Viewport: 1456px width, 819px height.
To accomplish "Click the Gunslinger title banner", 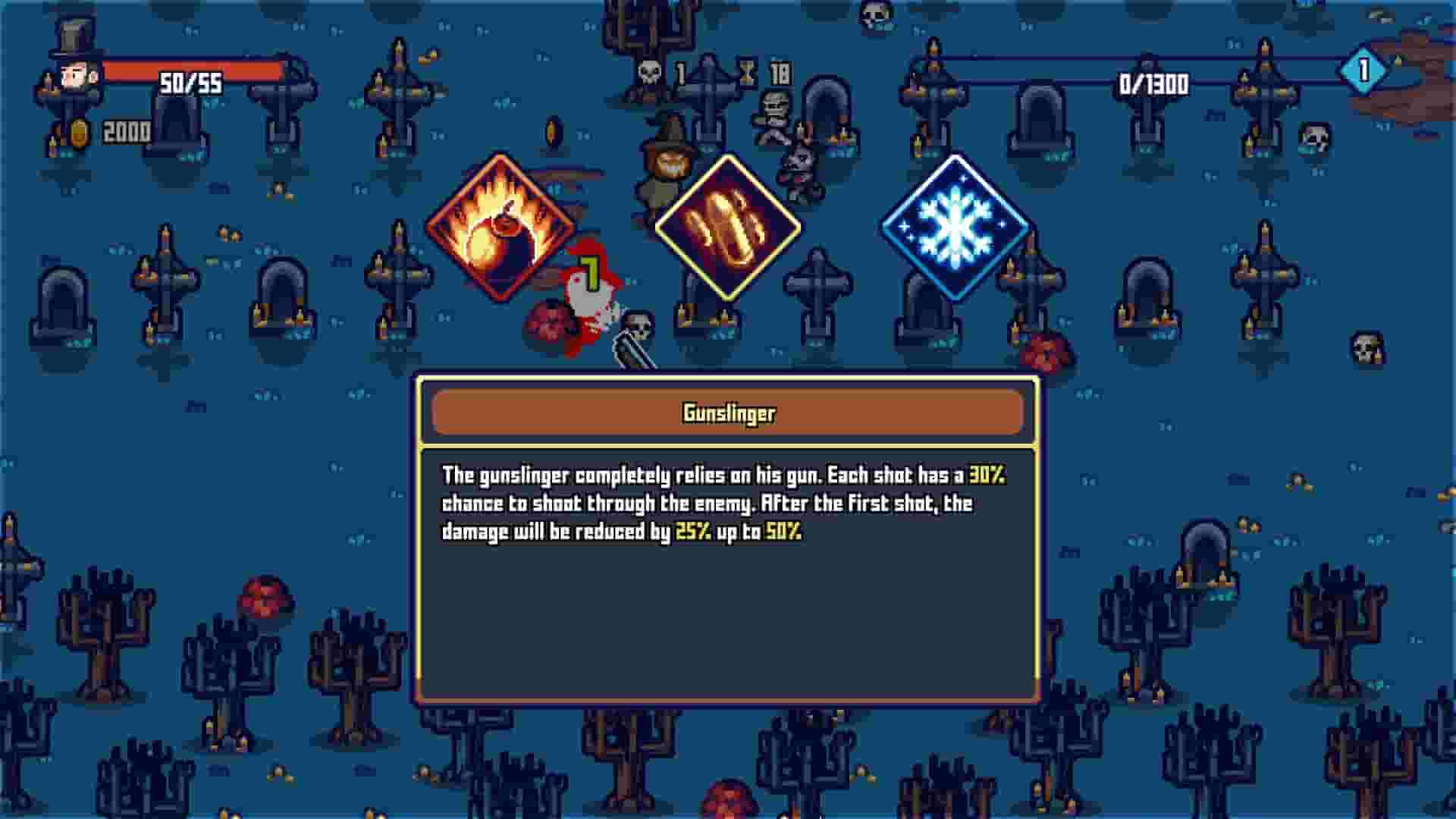I will (x=726, y=414).
